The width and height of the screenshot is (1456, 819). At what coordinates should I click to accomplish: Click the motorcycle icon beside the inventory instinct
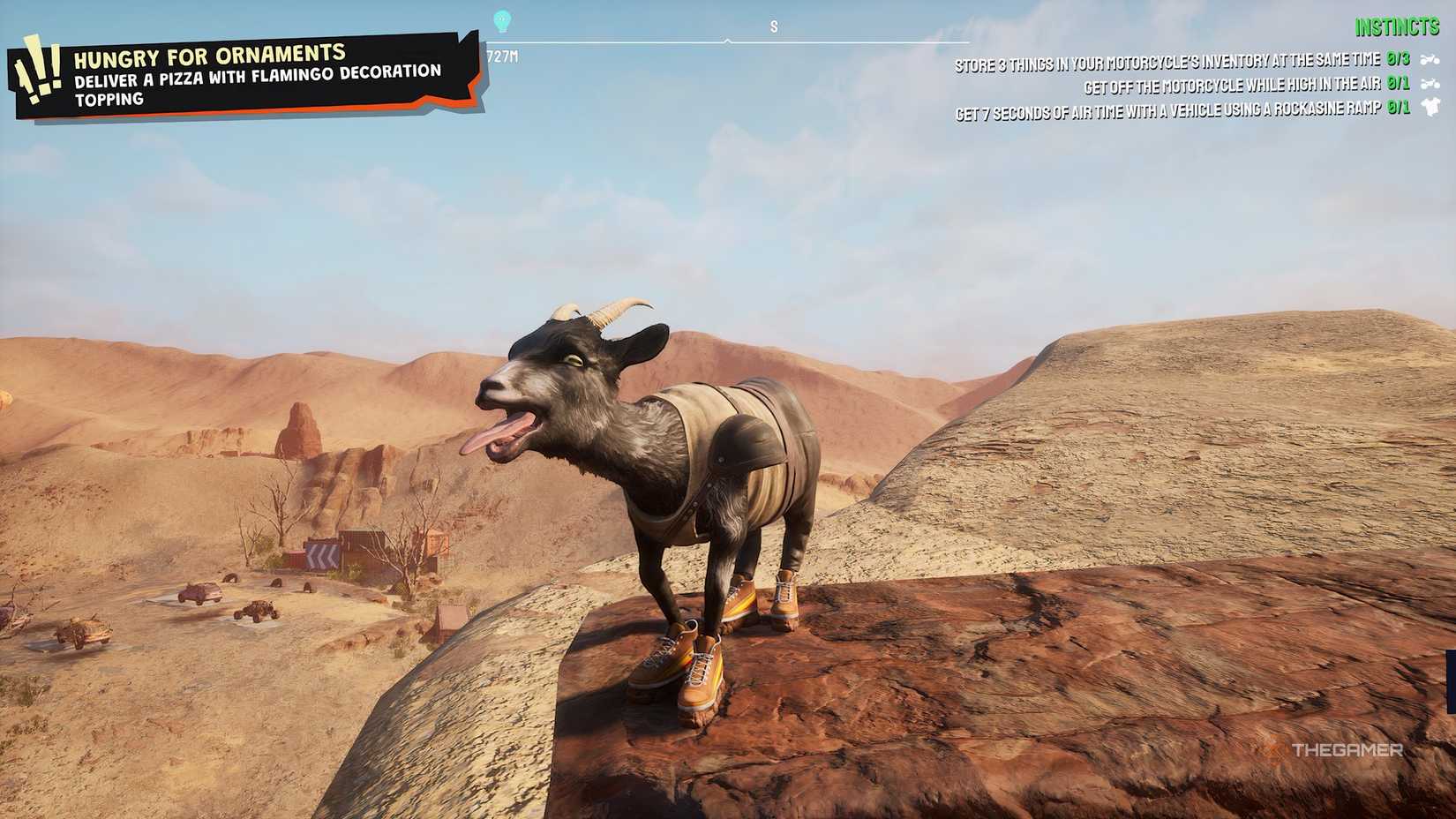(x=1431, y=60)
